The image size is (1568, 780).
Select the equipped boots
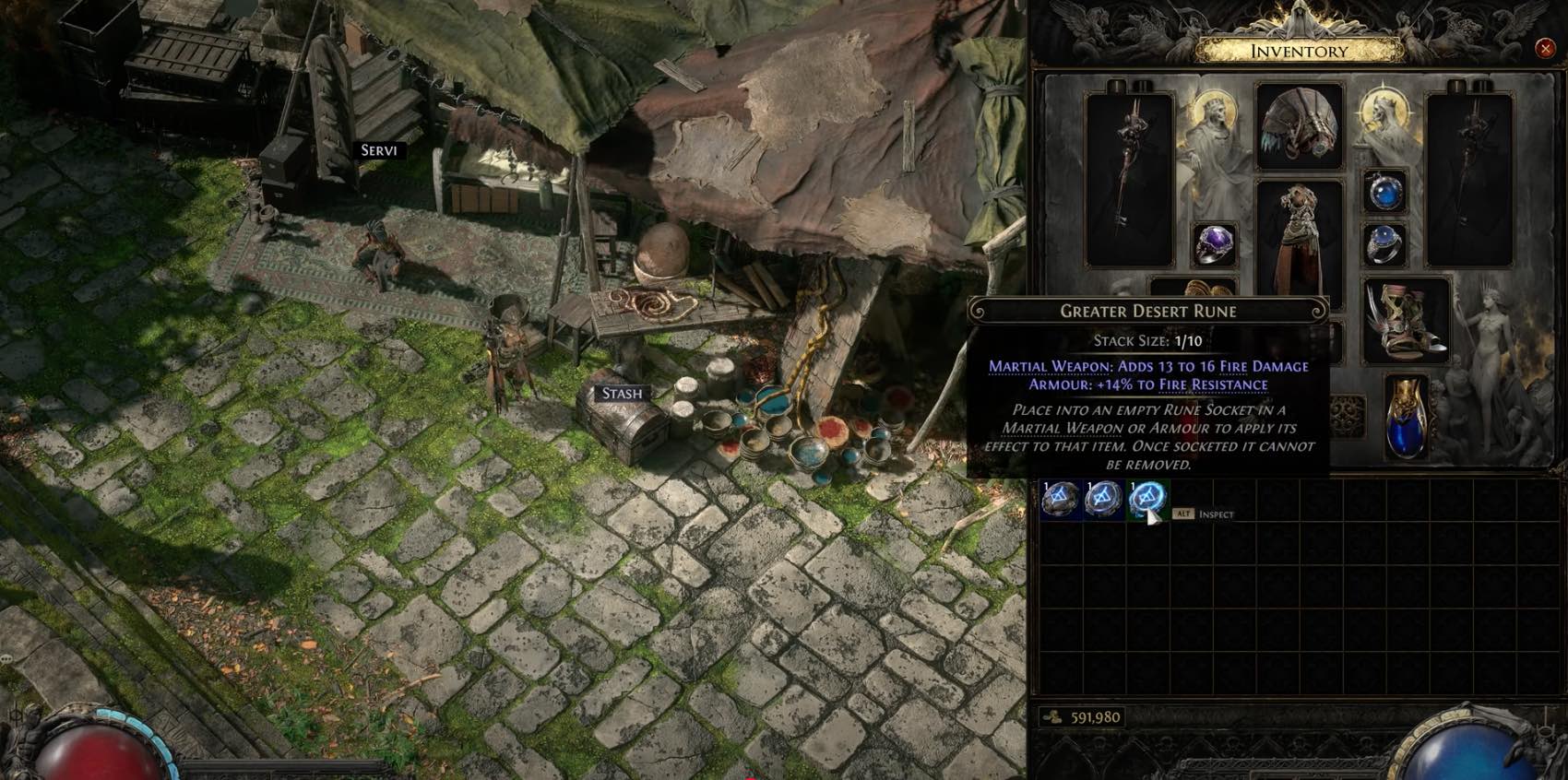click(1406, 320)
